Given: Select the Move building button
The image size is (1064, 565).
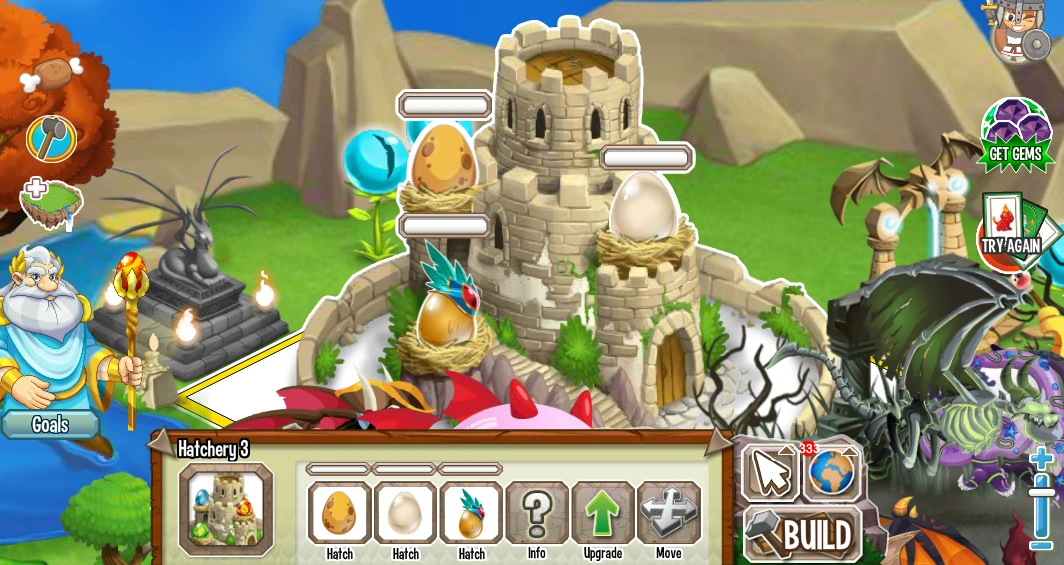Looking at the screenshot, I should (668, 513).
